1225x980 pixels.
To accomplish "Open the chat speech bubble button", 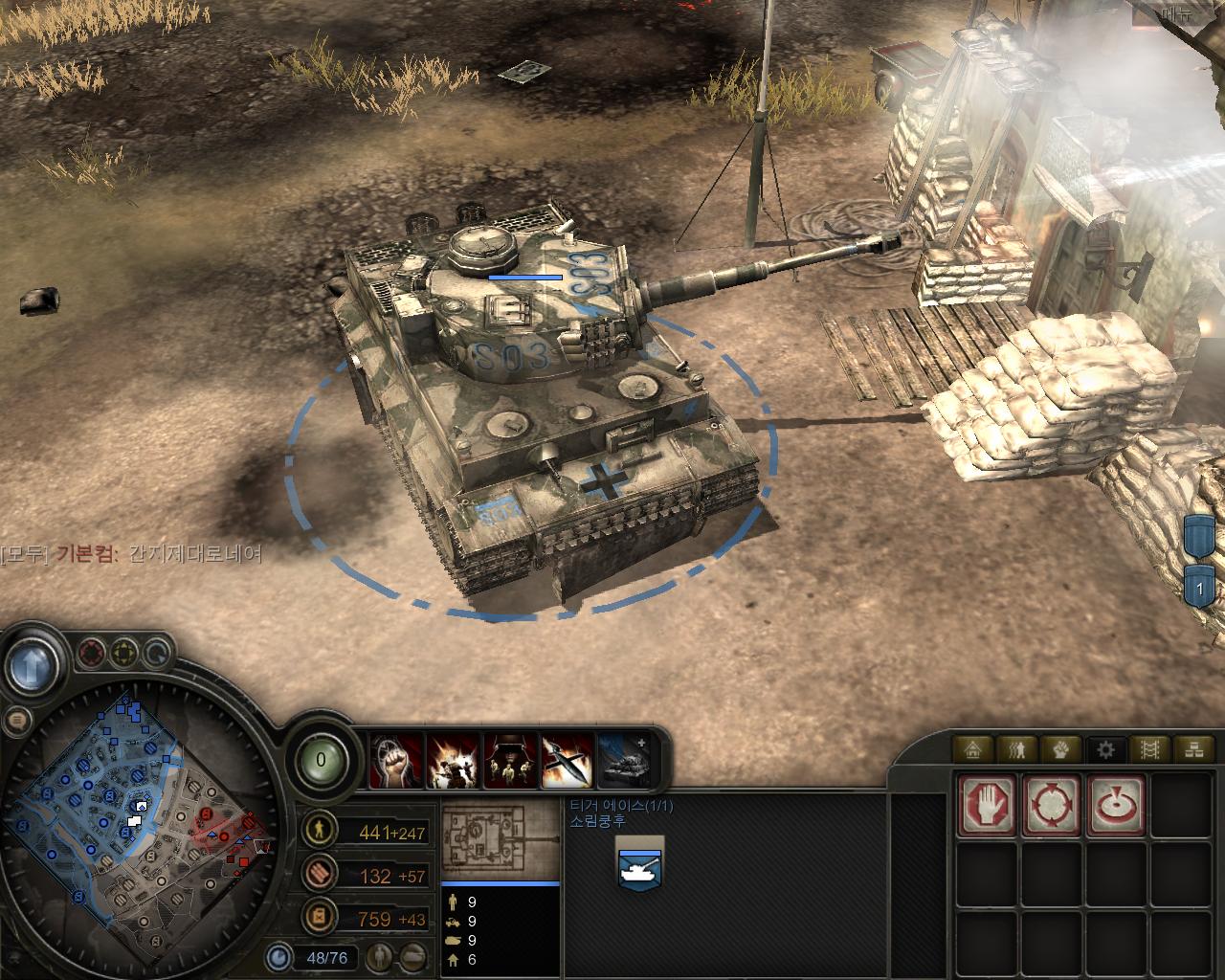I will 16,721.
